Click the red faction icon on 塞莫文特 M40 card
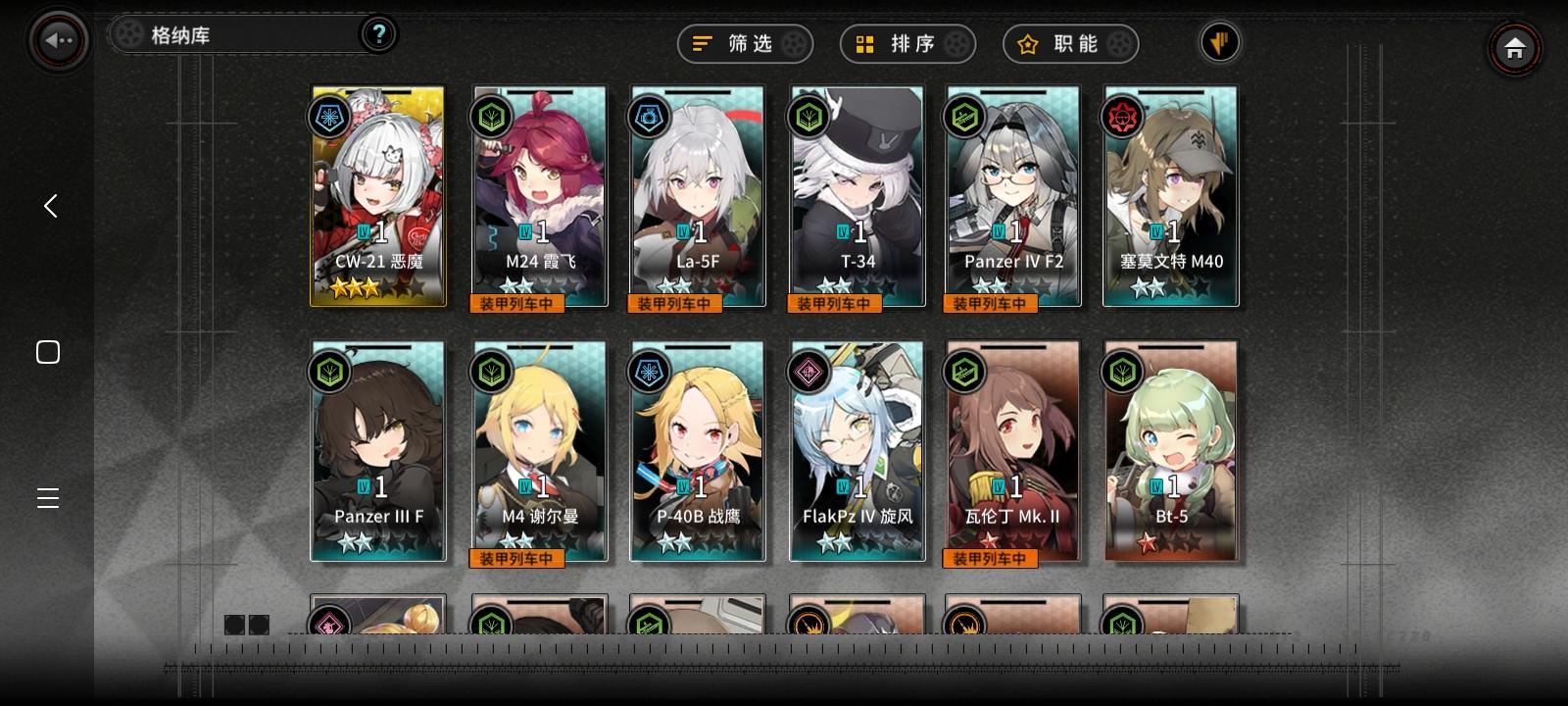Viewport: 1568px width, 706px height. coord(1122,118)
